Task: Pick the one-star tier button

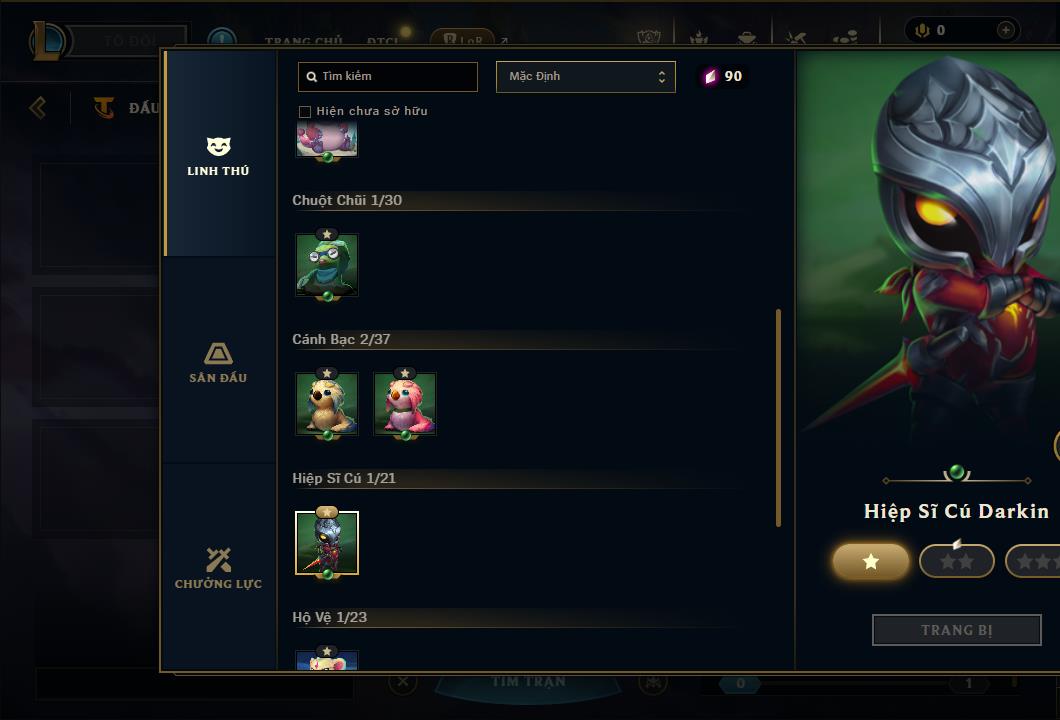Action: (x=871, y=562)
